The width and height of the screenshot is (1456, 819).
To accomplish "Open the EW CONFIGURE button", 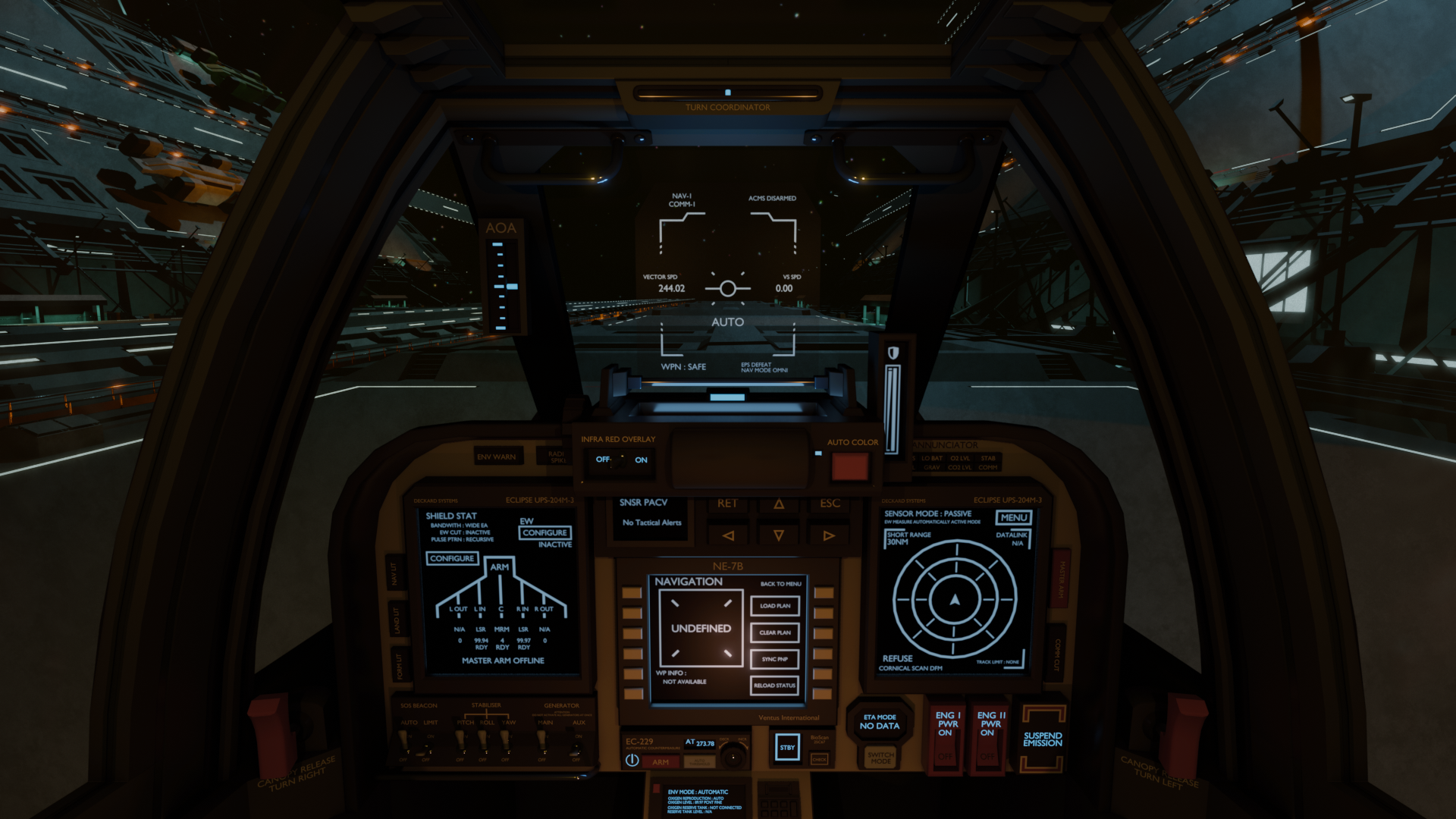I will pyautogui.click(x=544, y=533).
